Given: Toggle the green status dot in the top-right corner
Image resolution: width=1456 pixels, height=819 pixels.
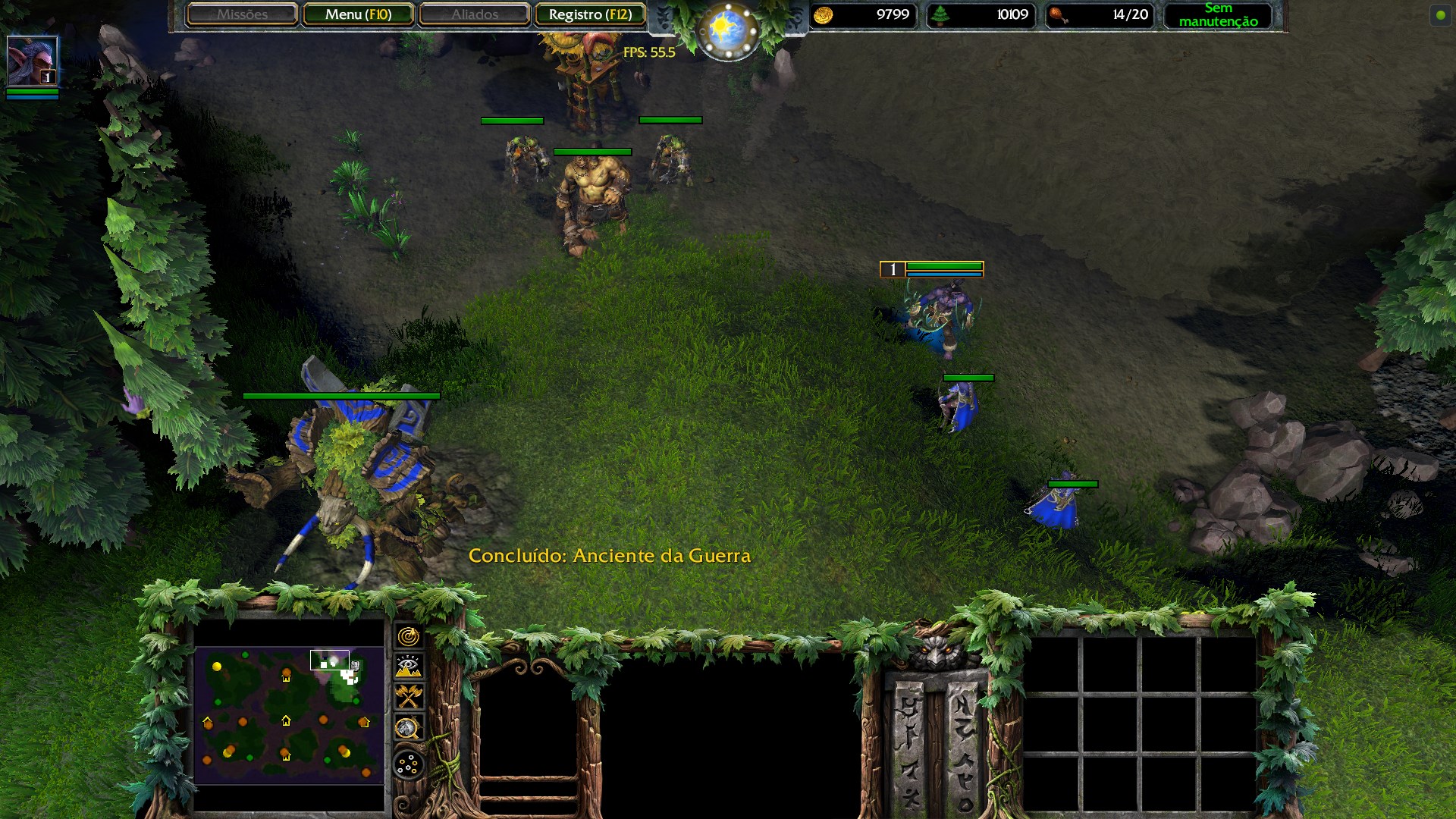Looking at the screenshot, I should click(x=1439, y=15).
